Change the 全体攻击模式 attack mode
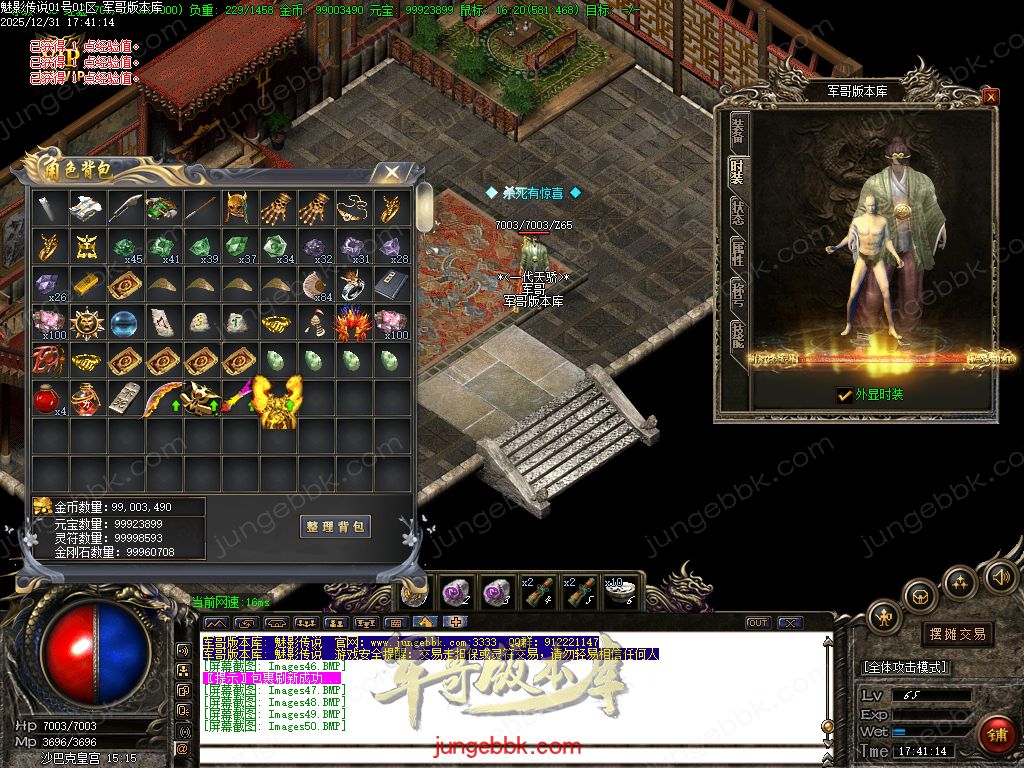The image size is (1024, 768). [904, 667]
